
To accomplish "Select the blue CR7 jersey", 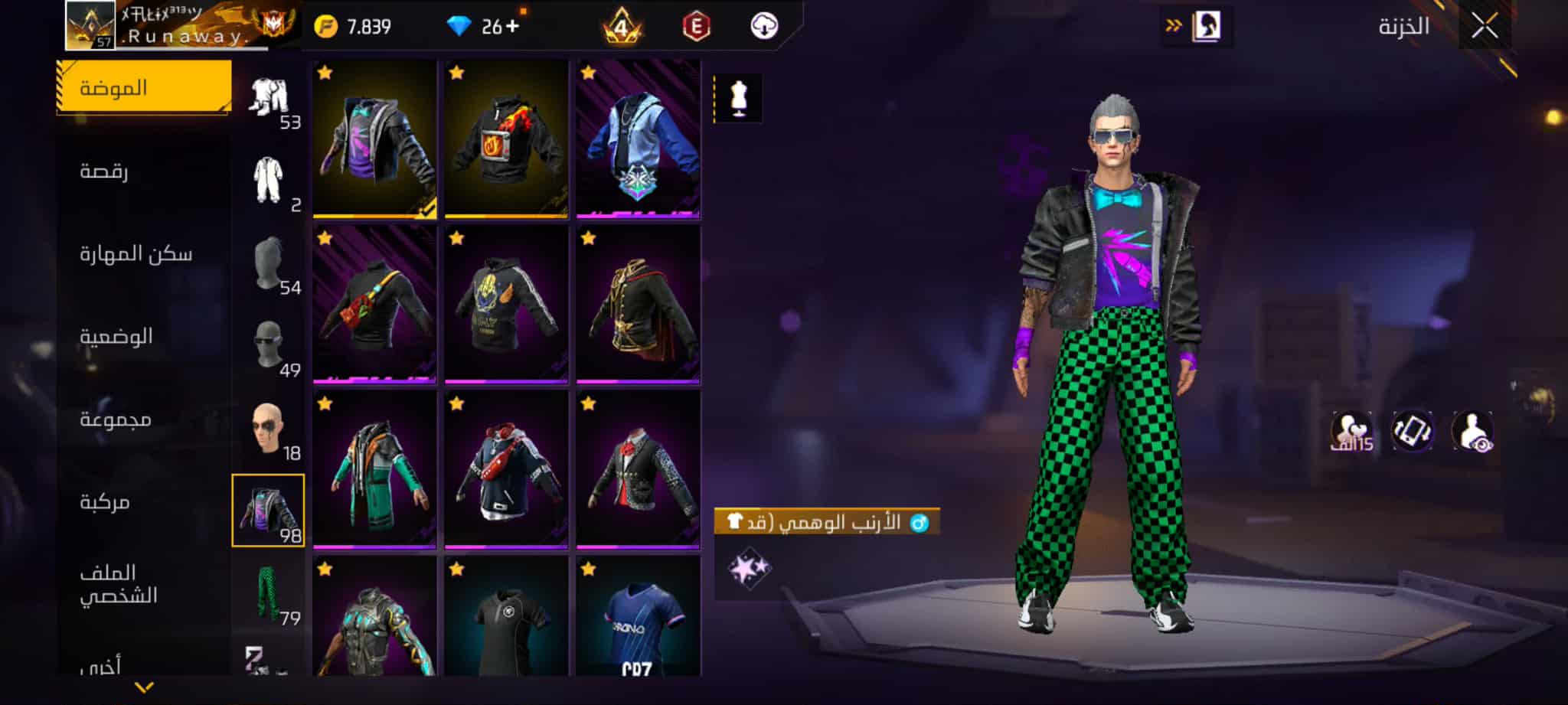I will tap(638, 617).
